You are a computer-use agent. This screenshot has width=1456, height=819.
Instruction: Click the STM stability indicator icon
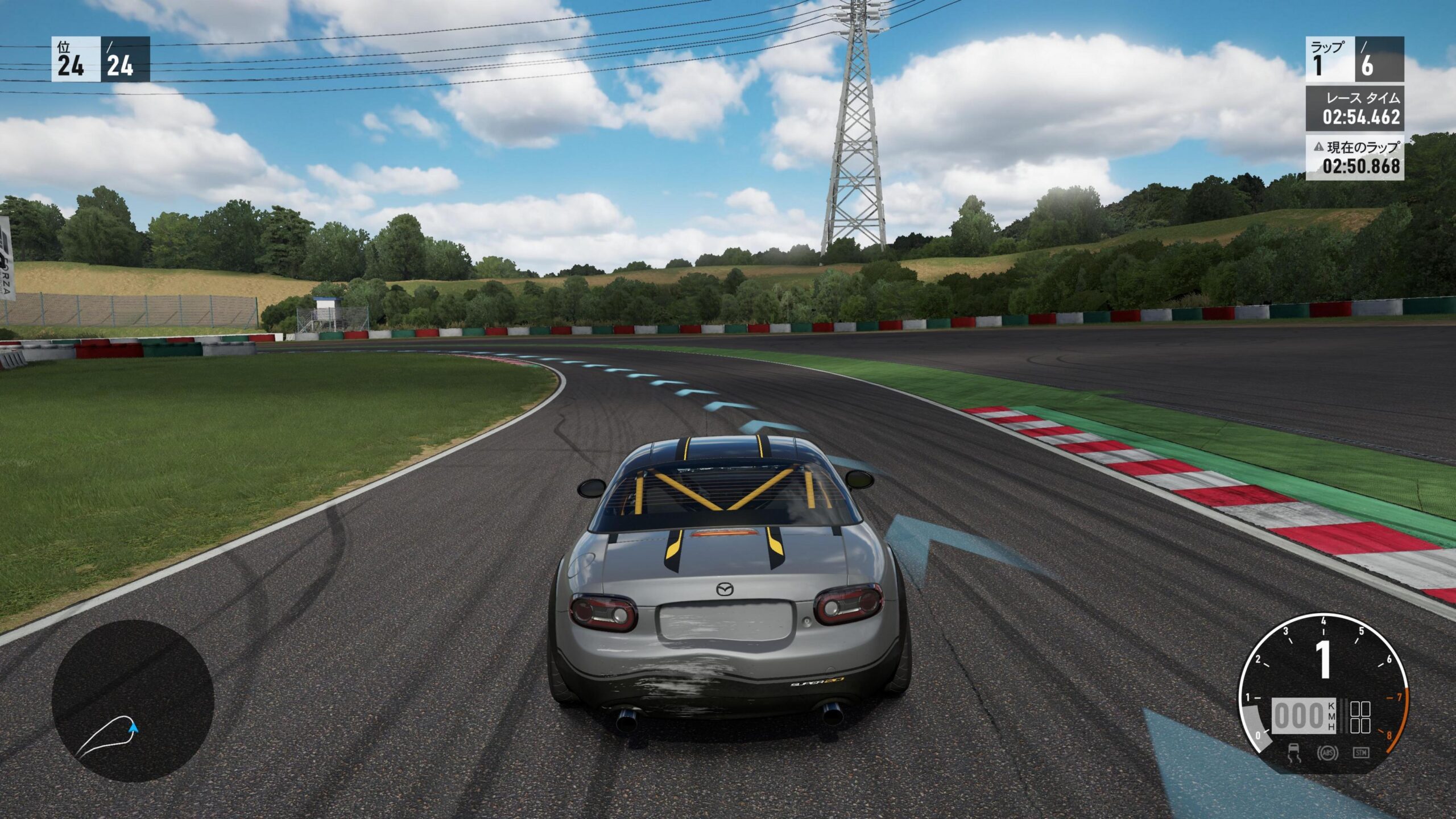click(x=1360, y=752)
